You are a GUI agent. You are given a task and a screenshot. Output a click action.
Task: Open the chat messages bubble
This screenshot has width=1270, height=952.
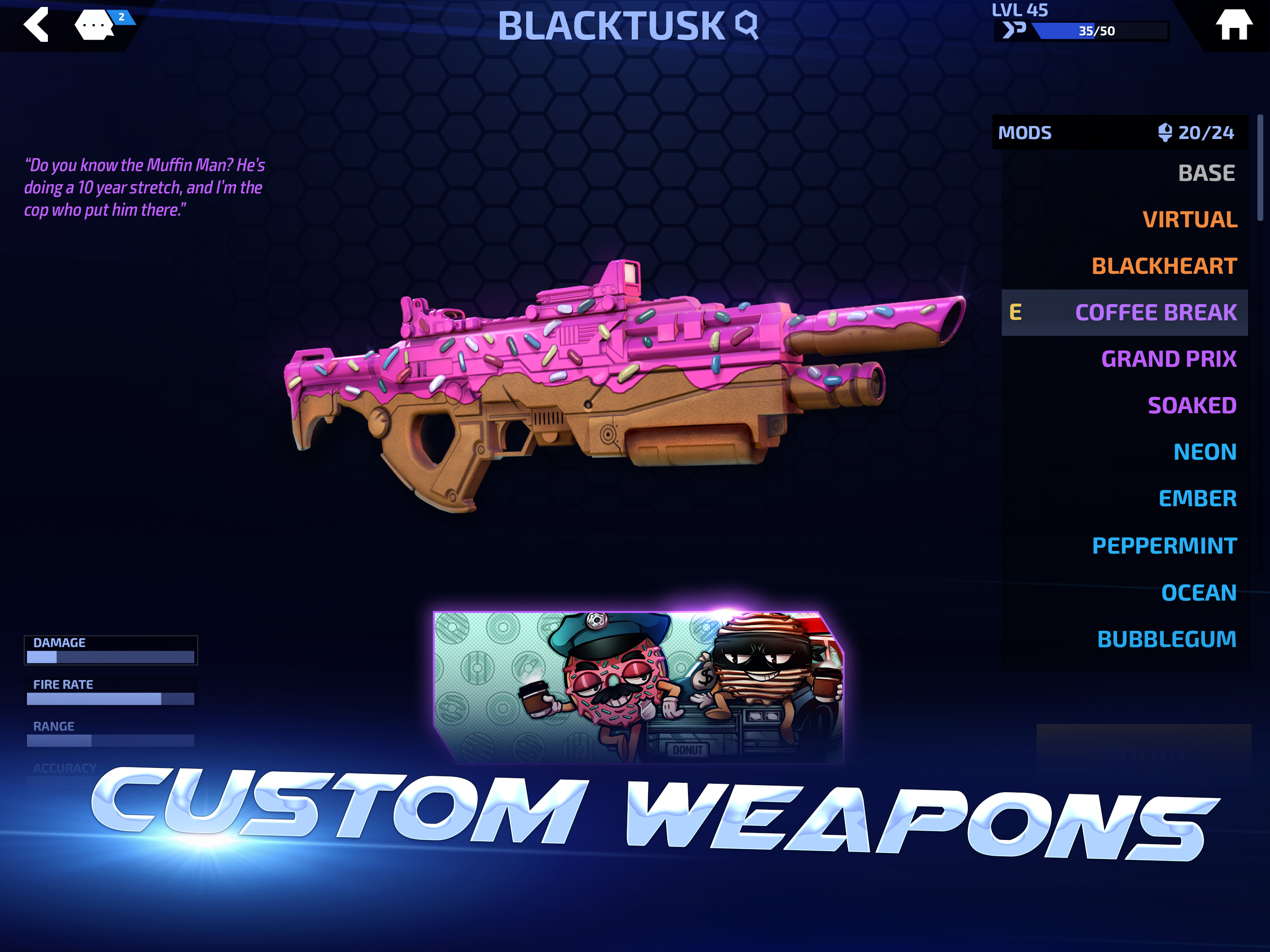[x=95, y=25]
